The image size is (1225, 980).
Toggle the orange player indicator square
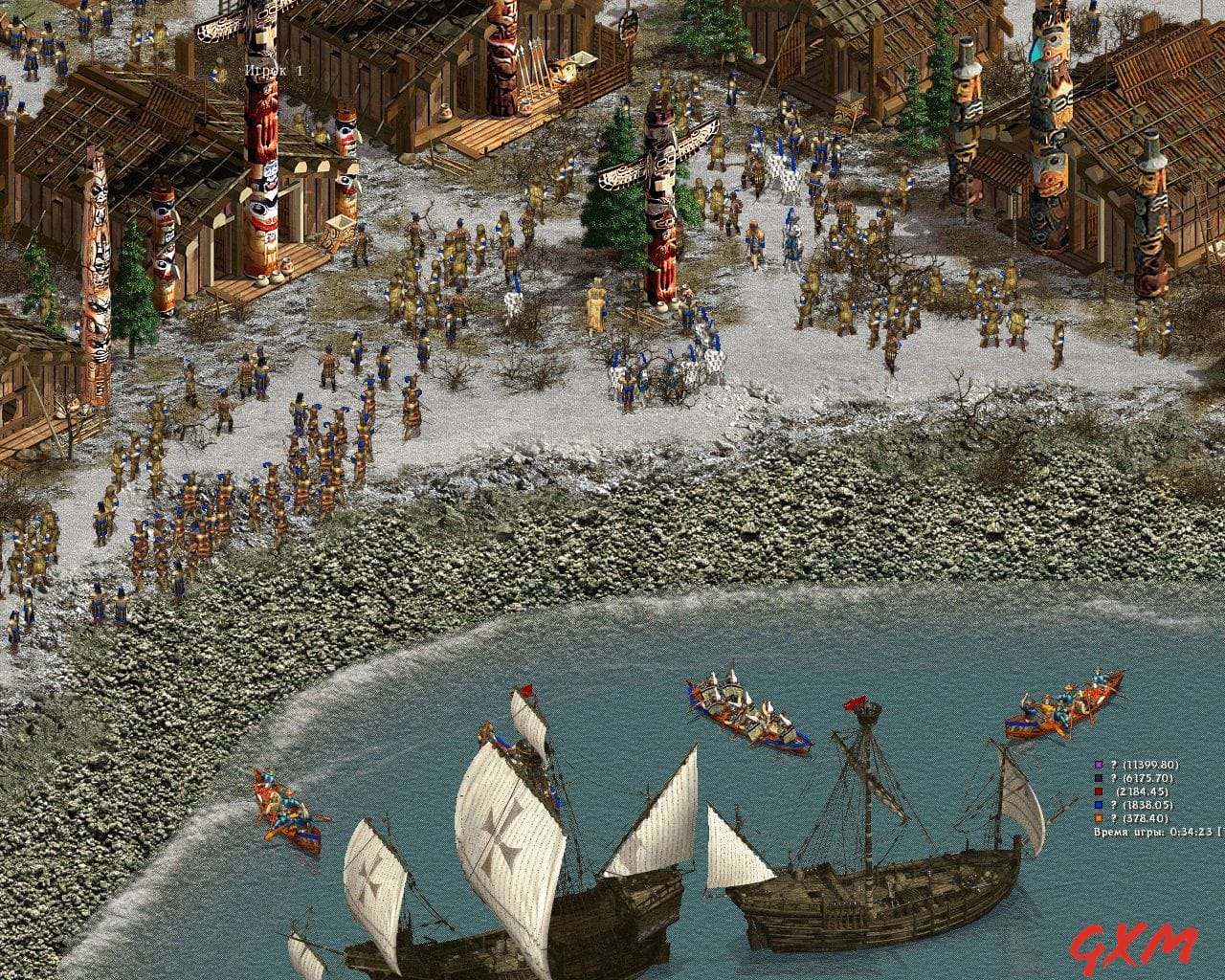coord(1098,818)
